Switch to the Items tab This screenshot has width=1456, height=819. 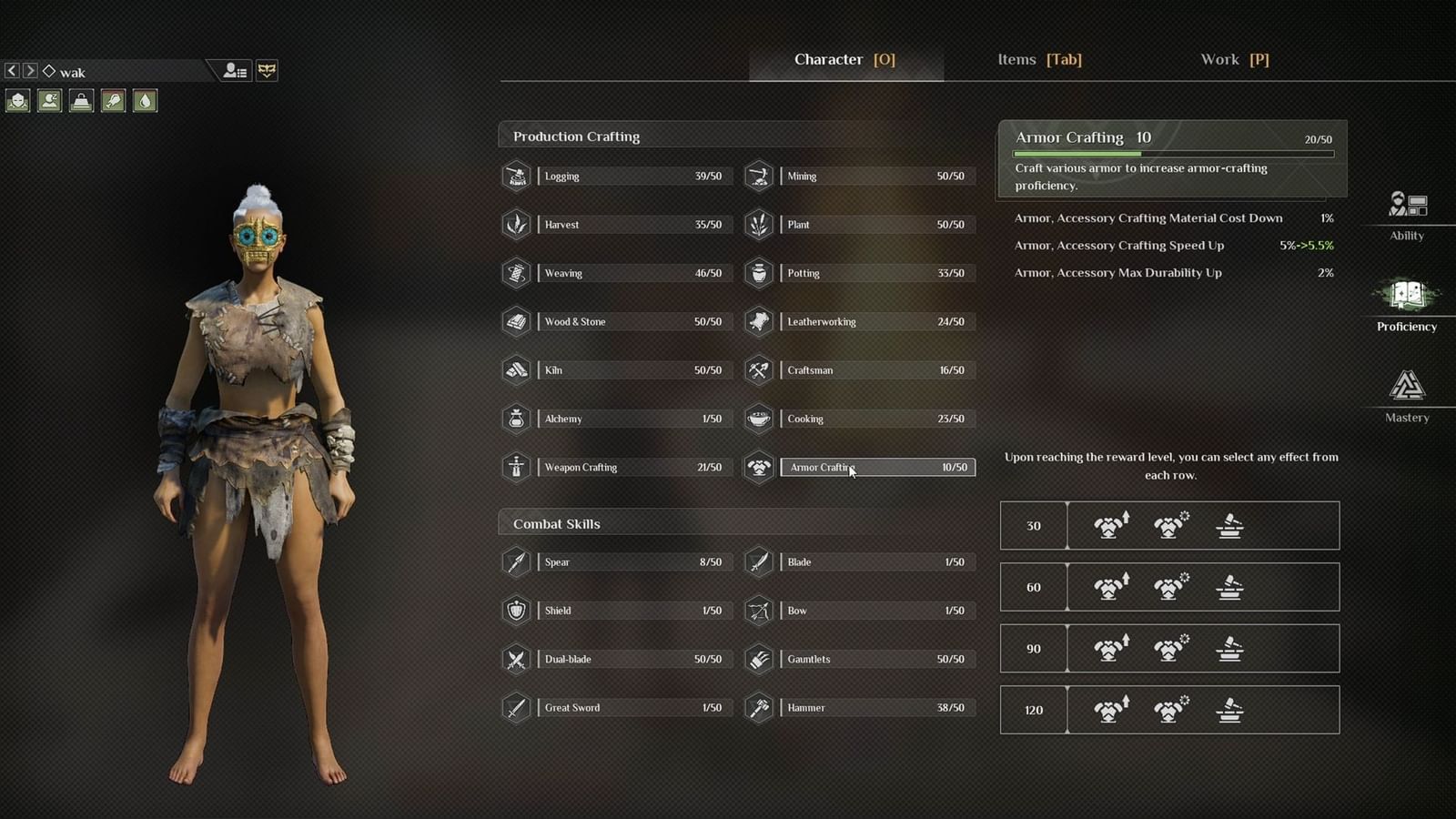pos(1039,60)
